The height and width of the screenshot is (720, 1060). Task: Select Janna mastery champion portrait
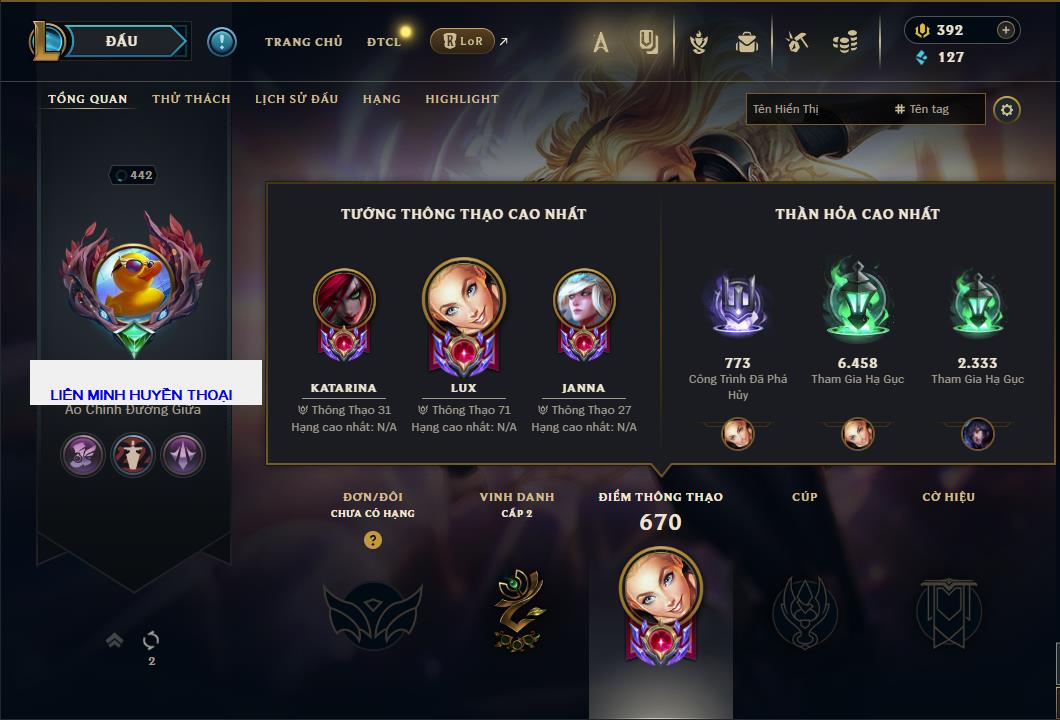coord(584,300)
